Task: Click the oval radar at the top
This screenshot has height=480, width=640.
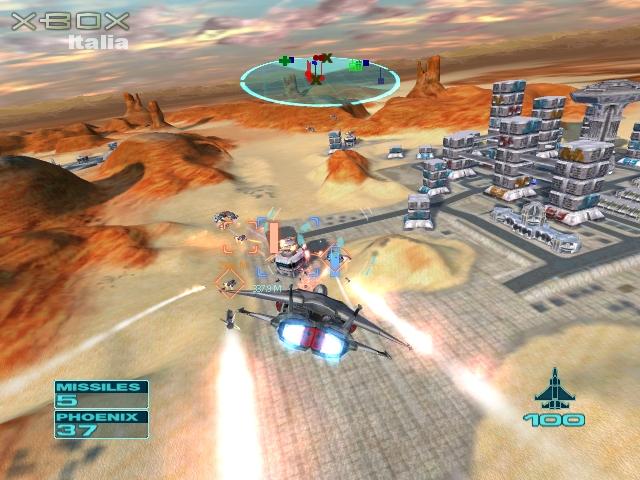Action: [x=319, y=79]
